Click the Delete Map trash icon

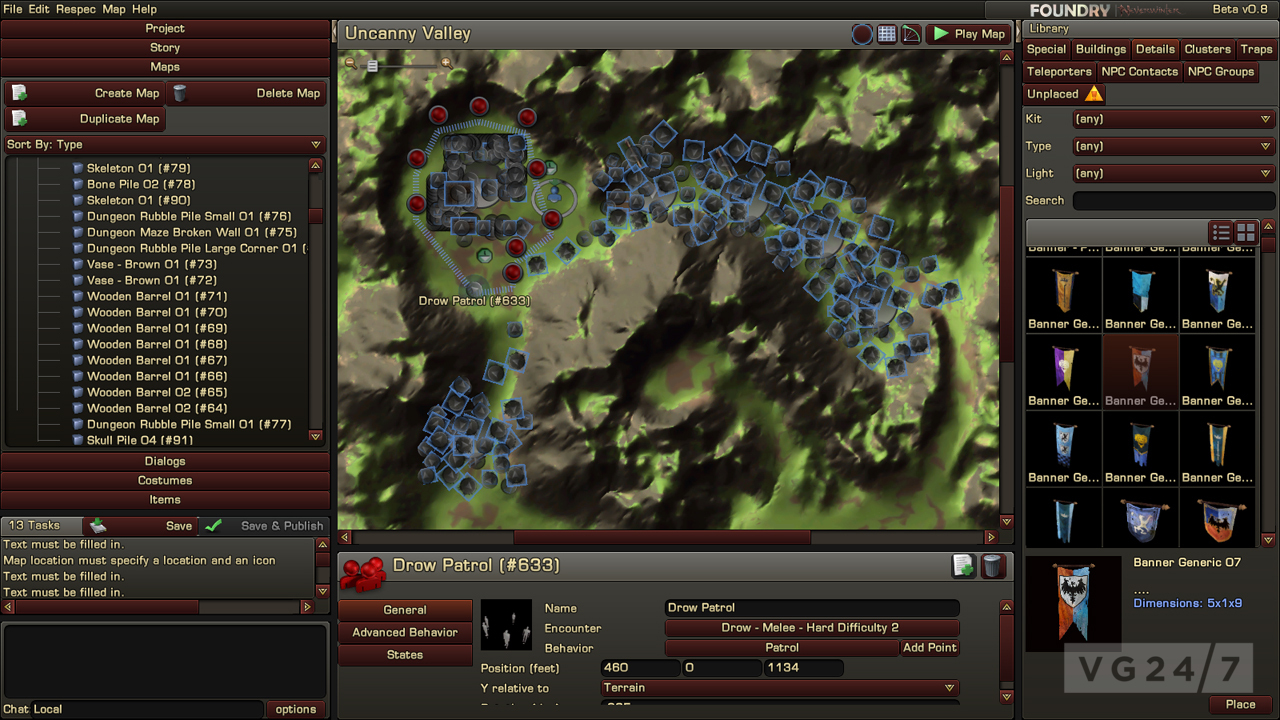(x=178, y=92)
